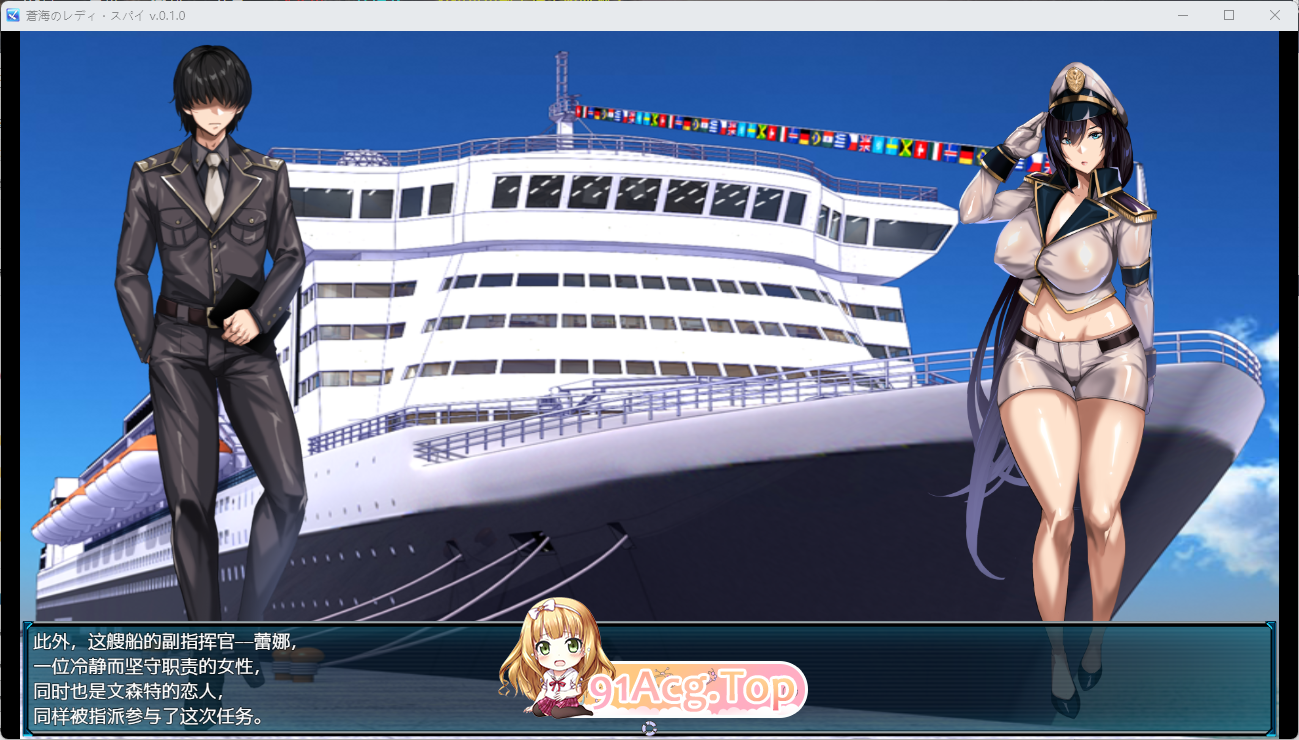Maximize the game window
Screen dimensions: 1299x740
[x=1229, y=15]
